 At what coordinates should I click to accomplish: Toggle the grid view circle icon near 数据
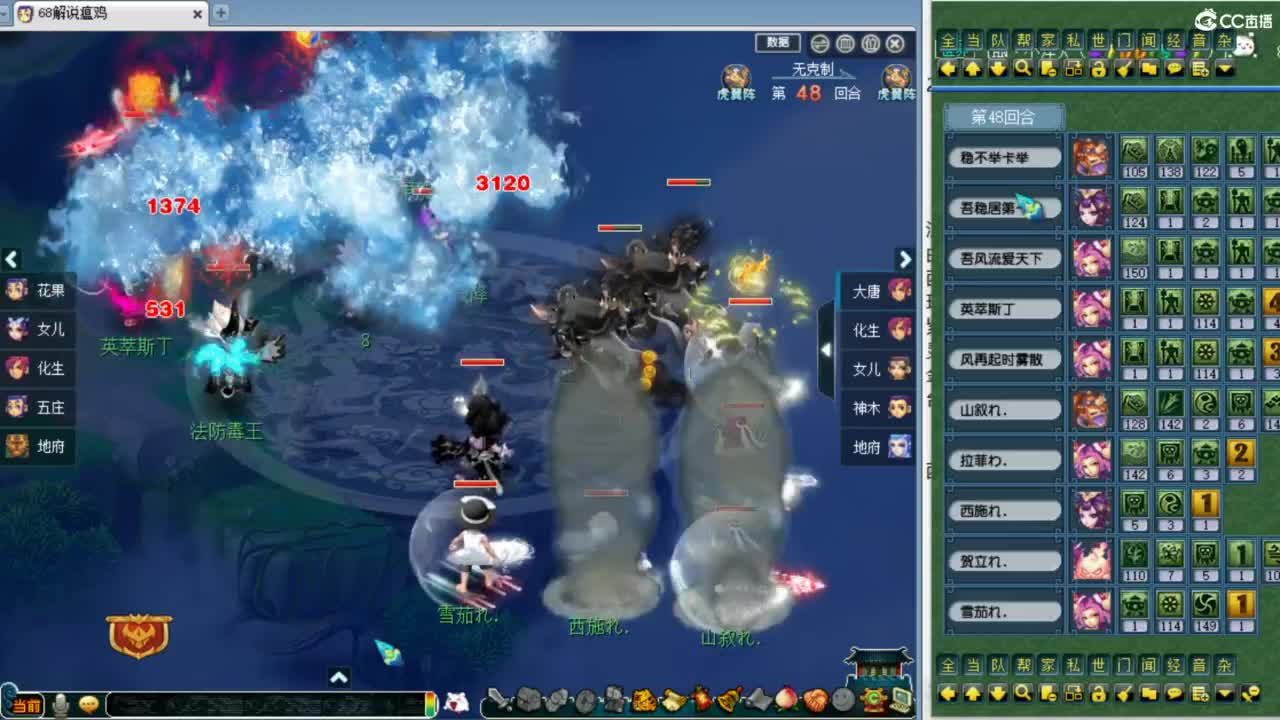(845, 44)
